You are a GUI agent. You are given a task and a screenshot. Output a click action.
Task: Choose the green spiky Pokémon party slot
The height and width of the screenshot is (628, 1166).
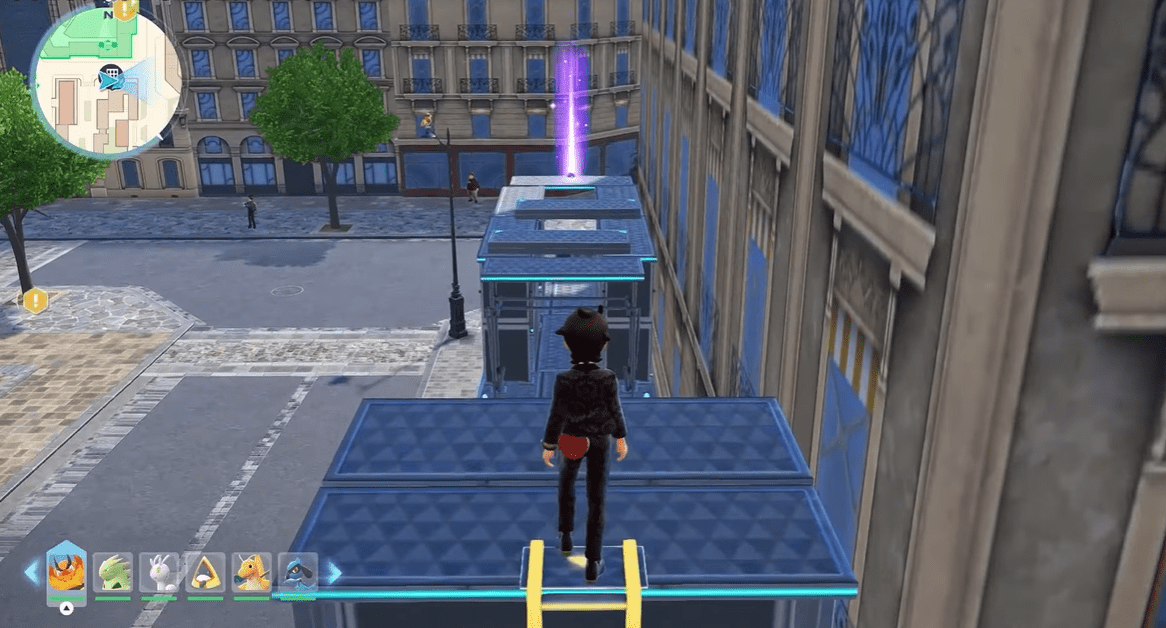(113, 572)
